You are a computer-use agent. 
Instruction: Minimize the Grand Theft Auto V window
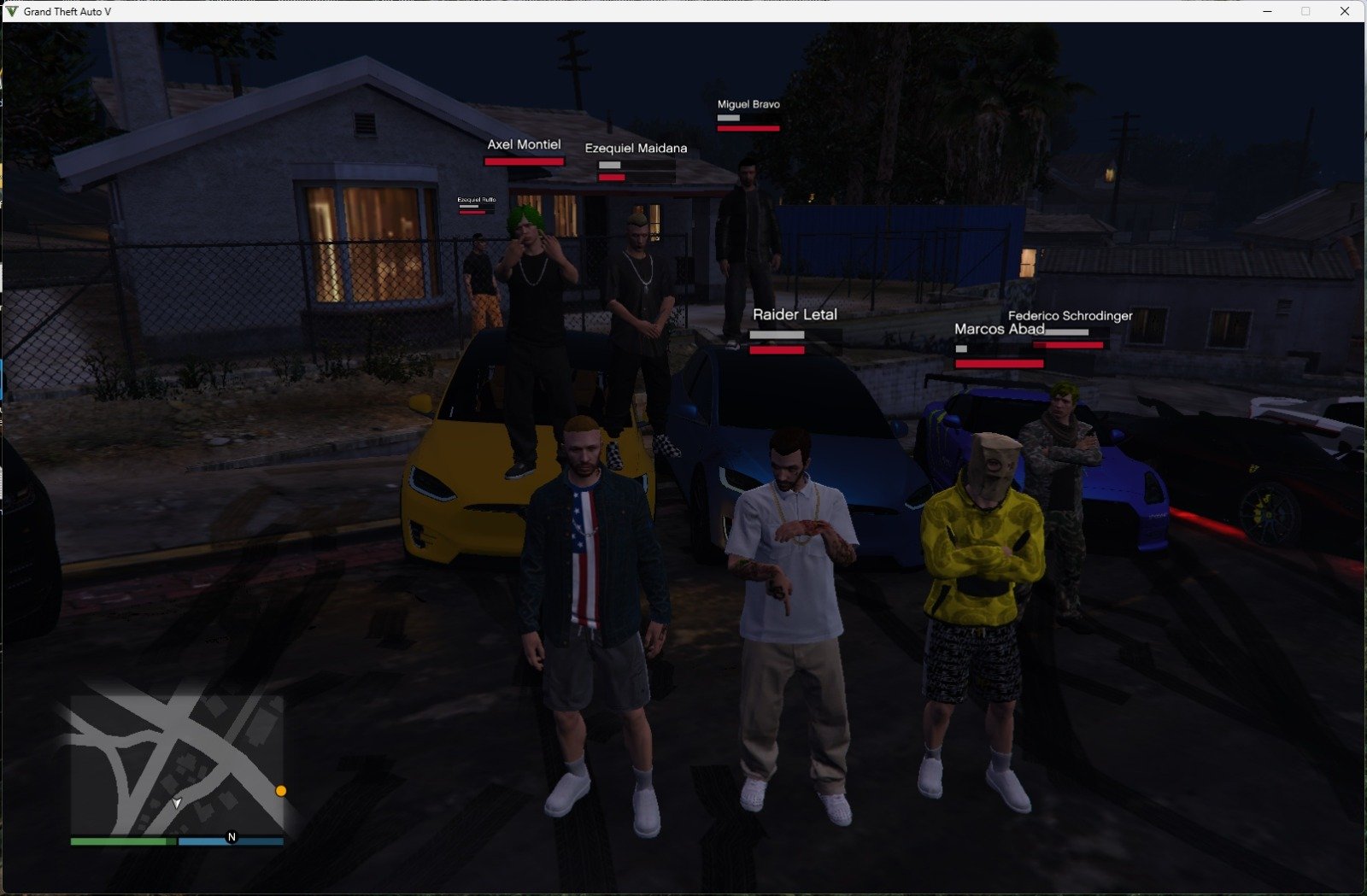point(1268,11)
